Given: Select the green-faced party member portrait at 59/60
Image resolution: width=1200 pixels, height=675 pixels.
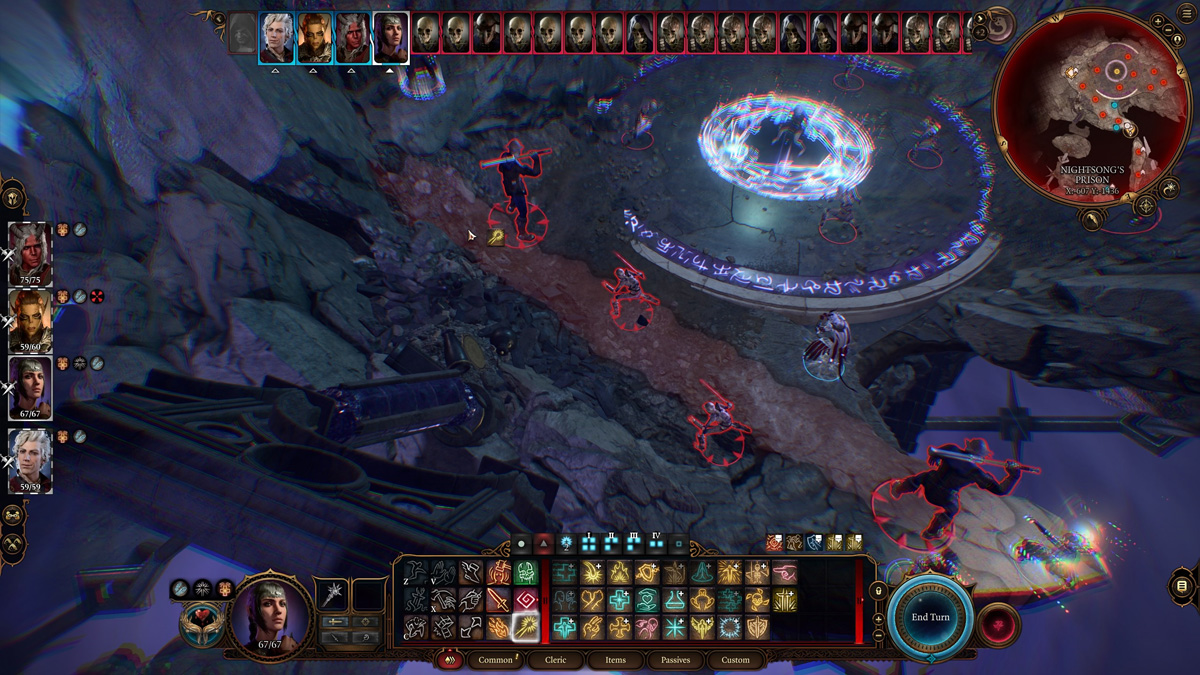Looking at the screenshot, I should click(x=29, y=318).
